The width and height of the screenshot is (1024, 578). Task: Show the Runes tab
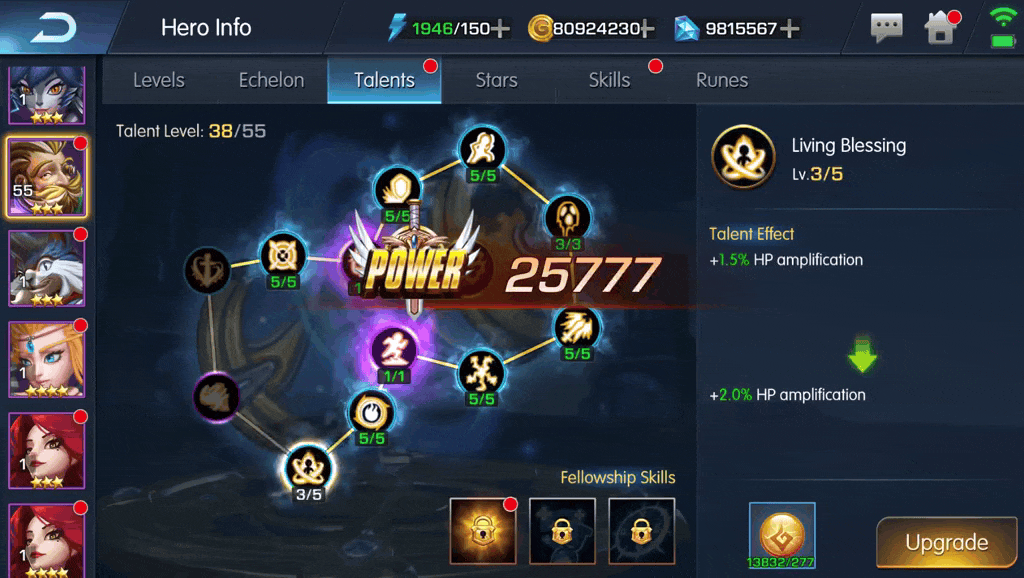tap(721, 80)
